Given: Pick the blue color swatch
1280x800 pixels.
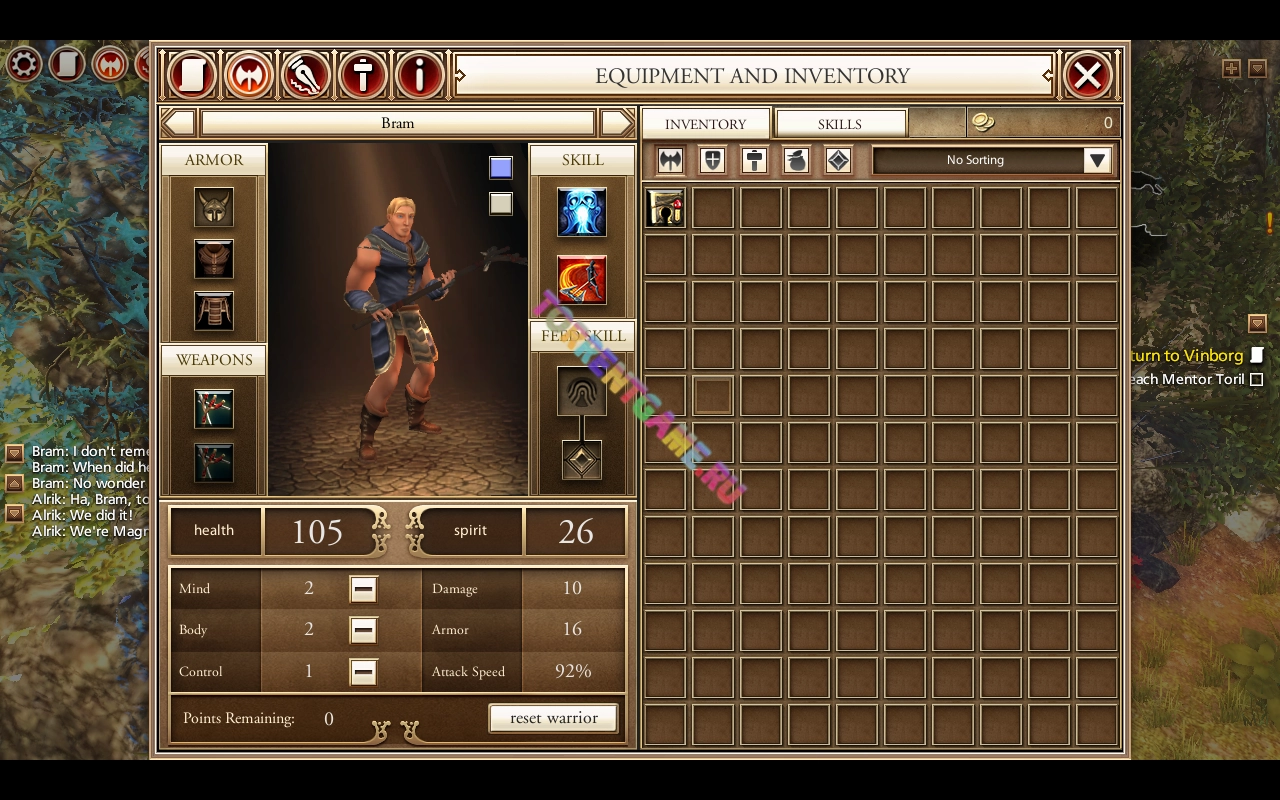Looking at the screenshot, I should [501, 168].
